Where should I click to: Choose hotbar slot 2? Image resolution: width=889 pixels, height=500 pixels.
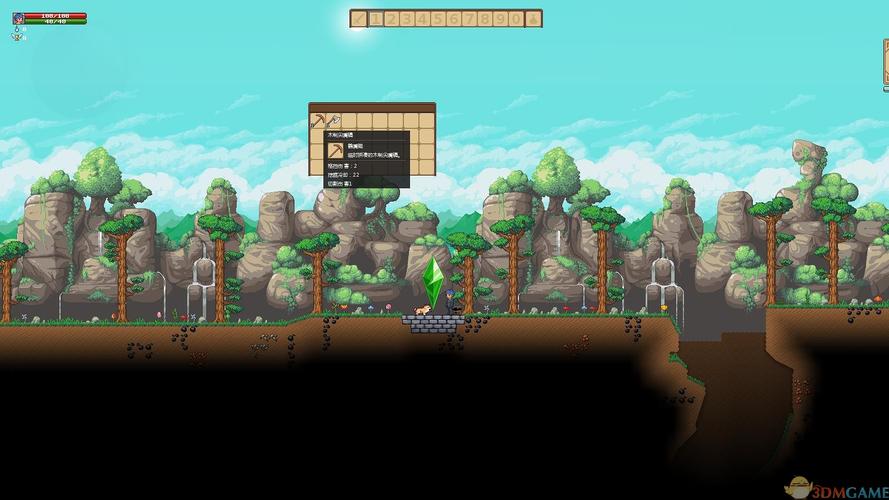click(x=392, y=18)
